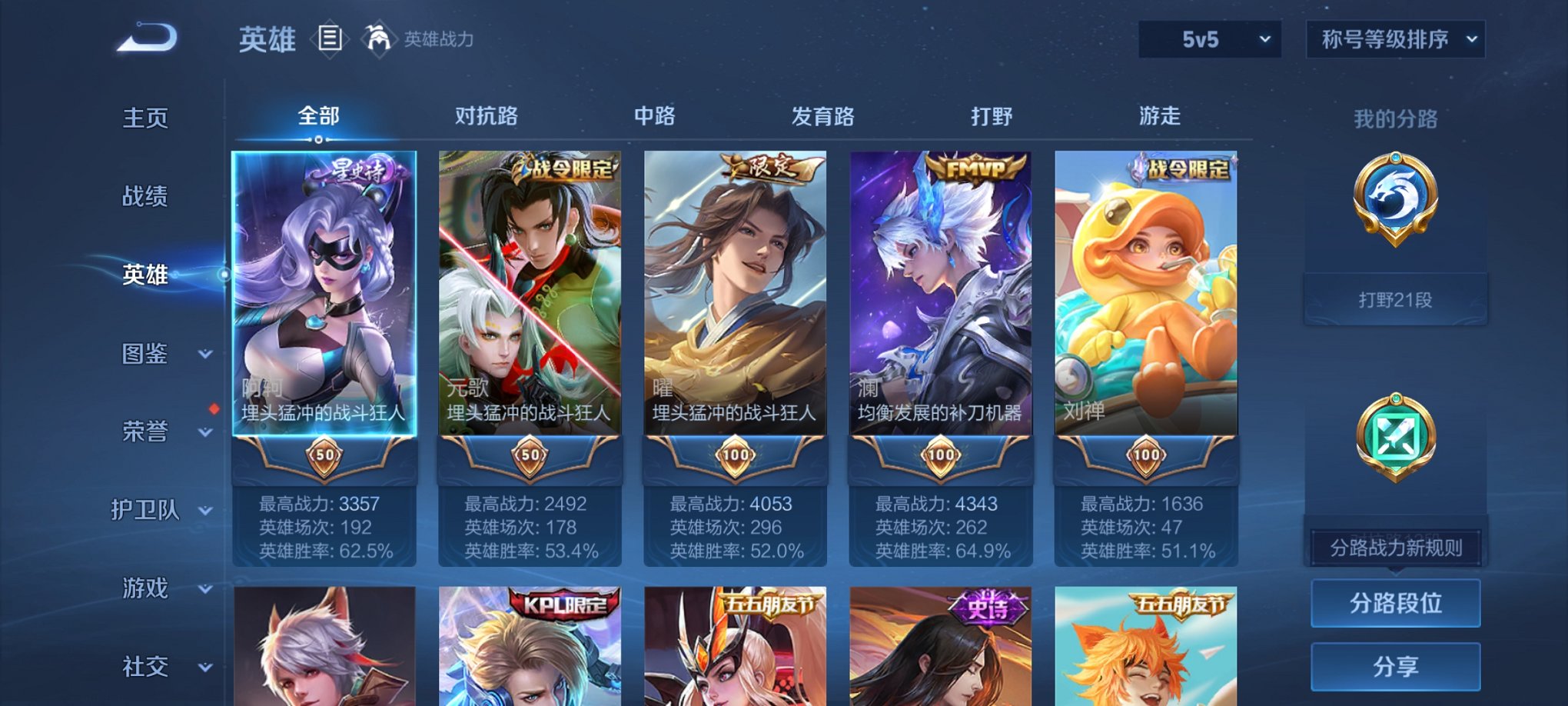Click the scroll icon beside the 英雄 title
The height and width of the screenshot is (706, 1568).
coord(331,37)
